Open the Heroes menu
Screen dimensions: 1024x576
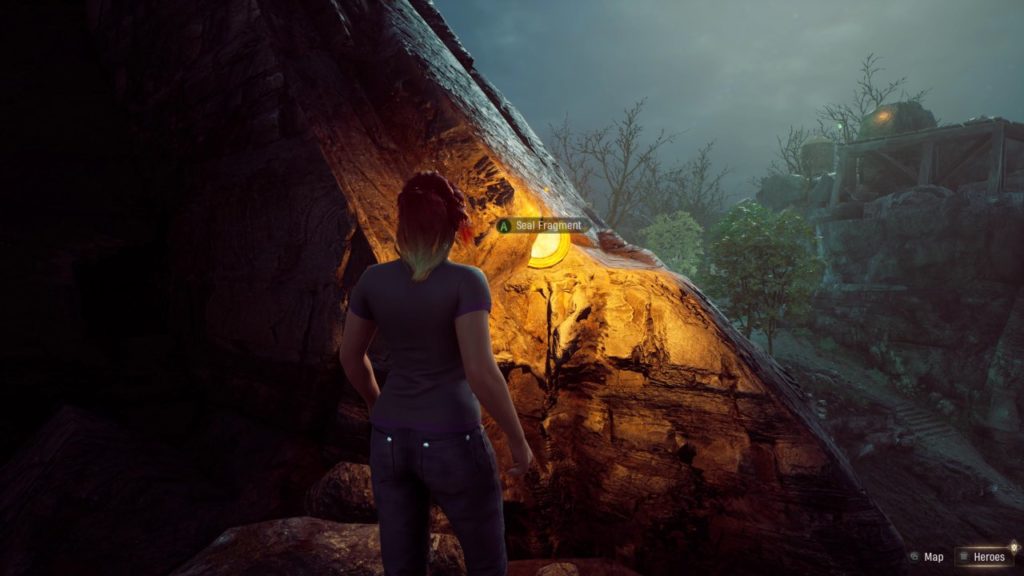tap(986, 557)
